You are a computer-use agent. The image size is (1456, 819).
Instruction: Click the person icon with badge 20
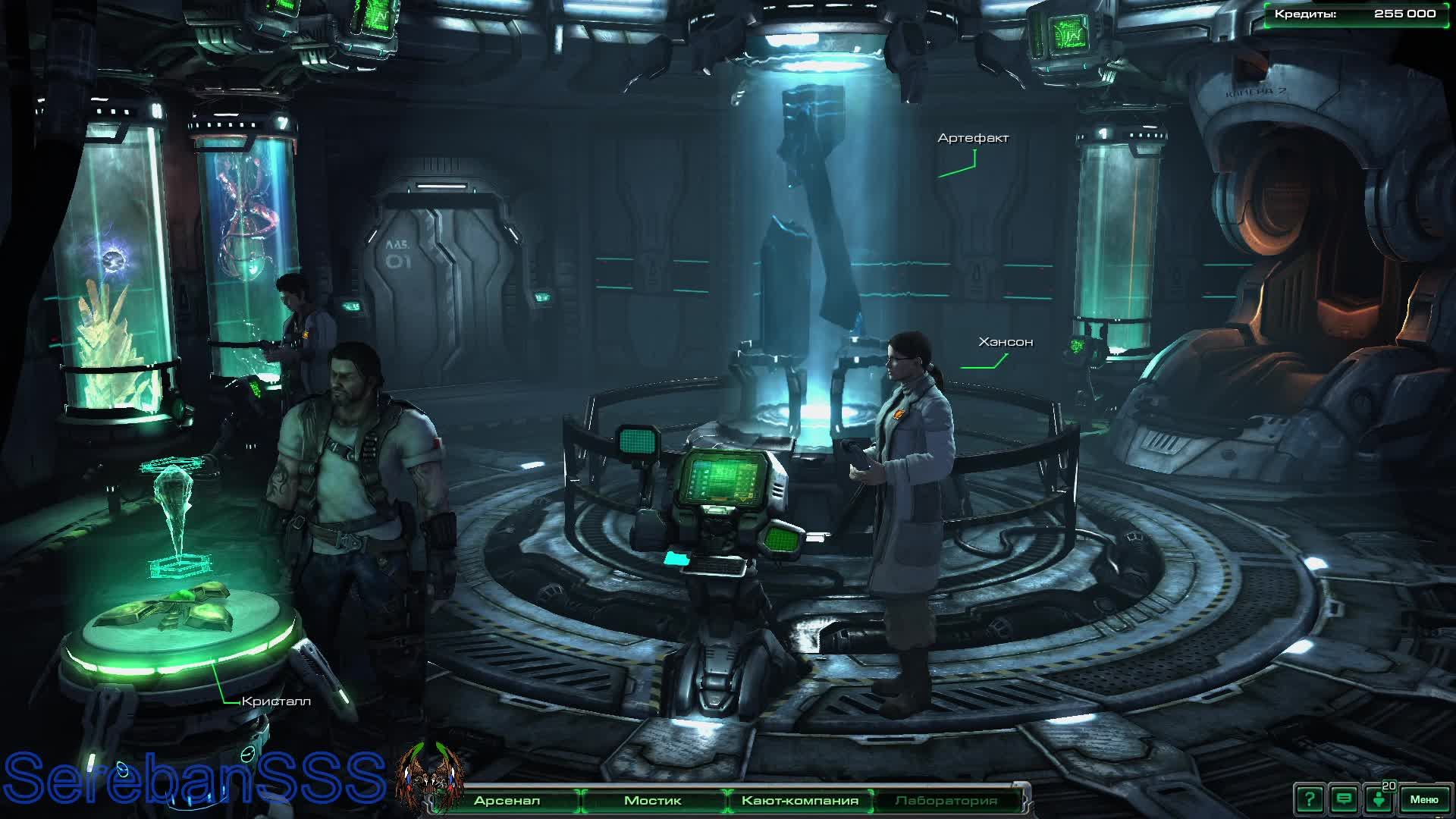point(1379,799)
